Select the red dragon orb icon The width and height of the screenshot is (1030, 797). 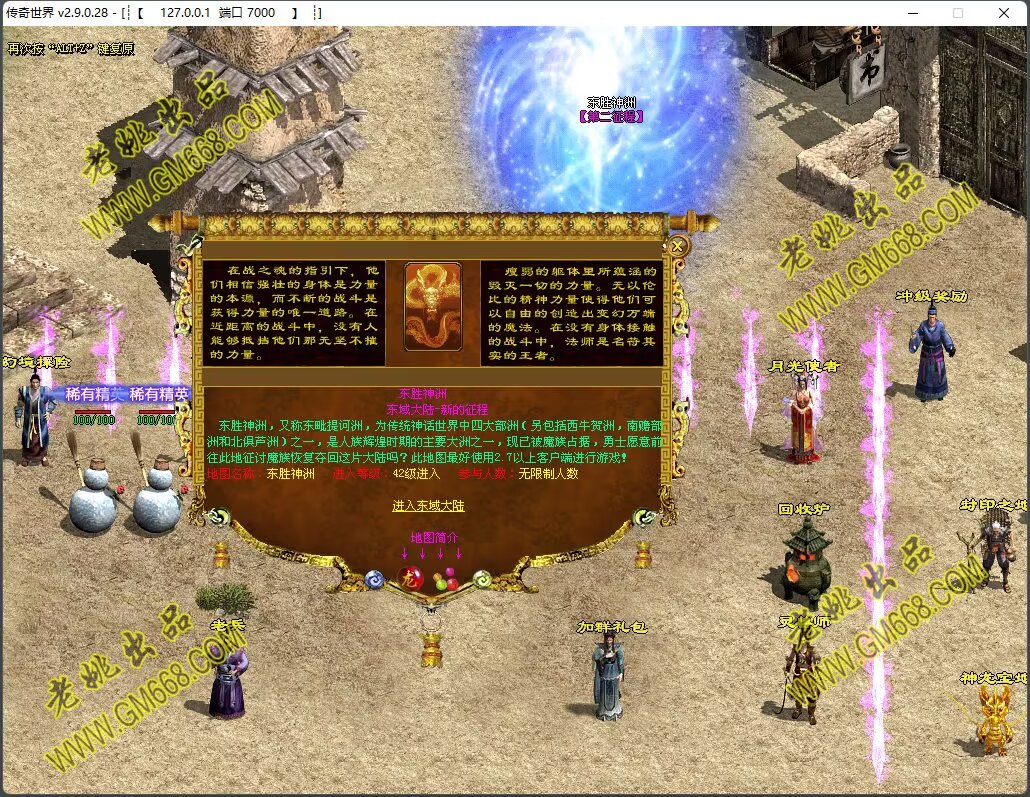408,578
